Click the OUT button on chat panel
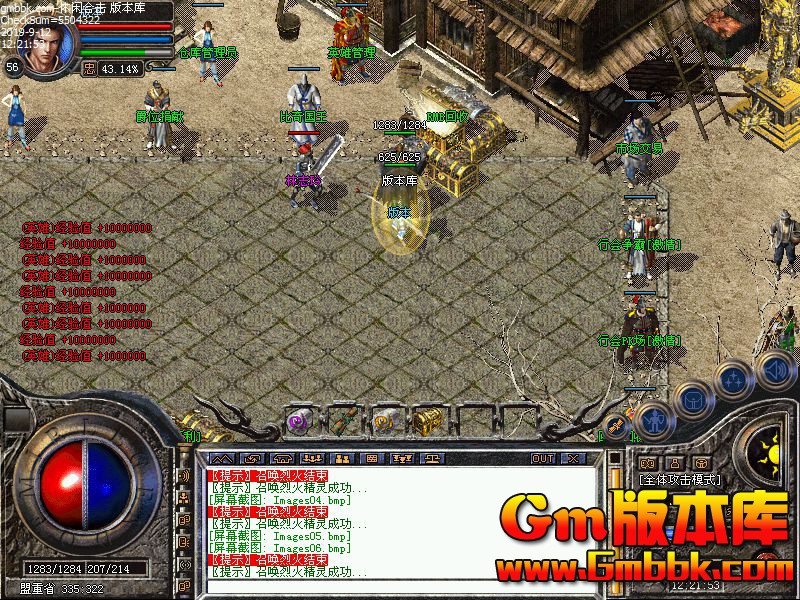The width and height of the screenshot is (800, 600). (543, 458)
